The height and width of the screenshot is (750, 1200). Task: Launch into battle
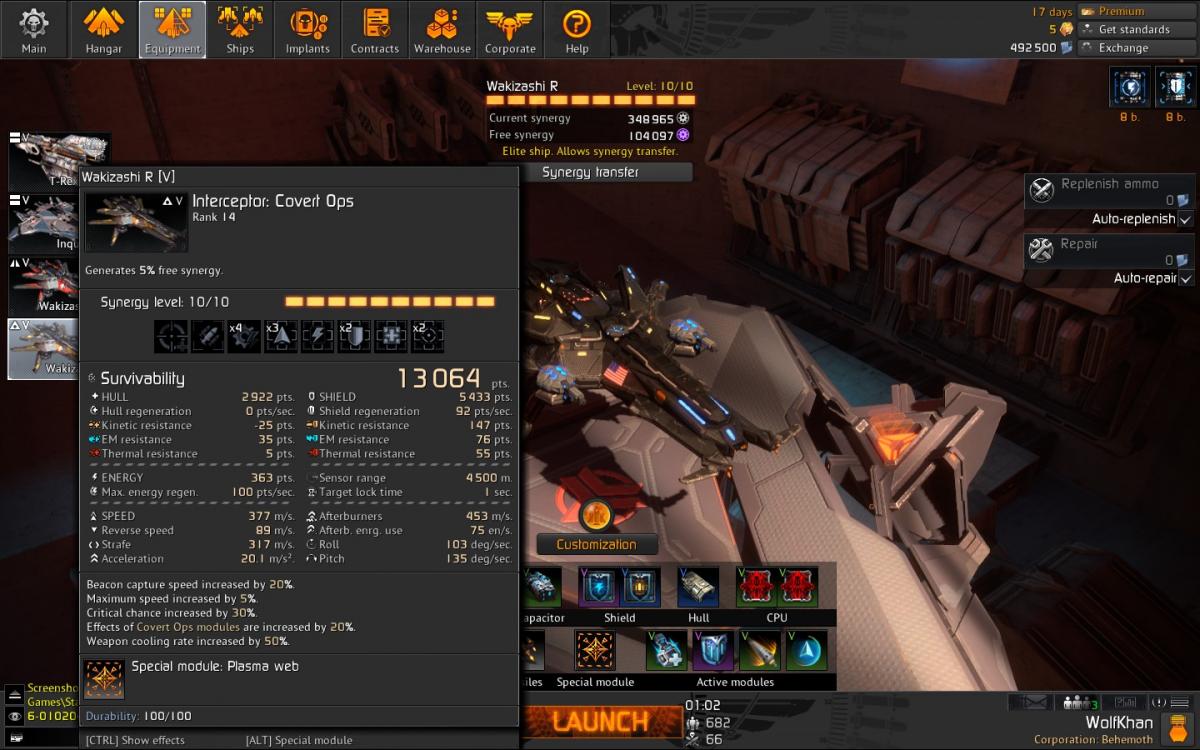(600, 719)
